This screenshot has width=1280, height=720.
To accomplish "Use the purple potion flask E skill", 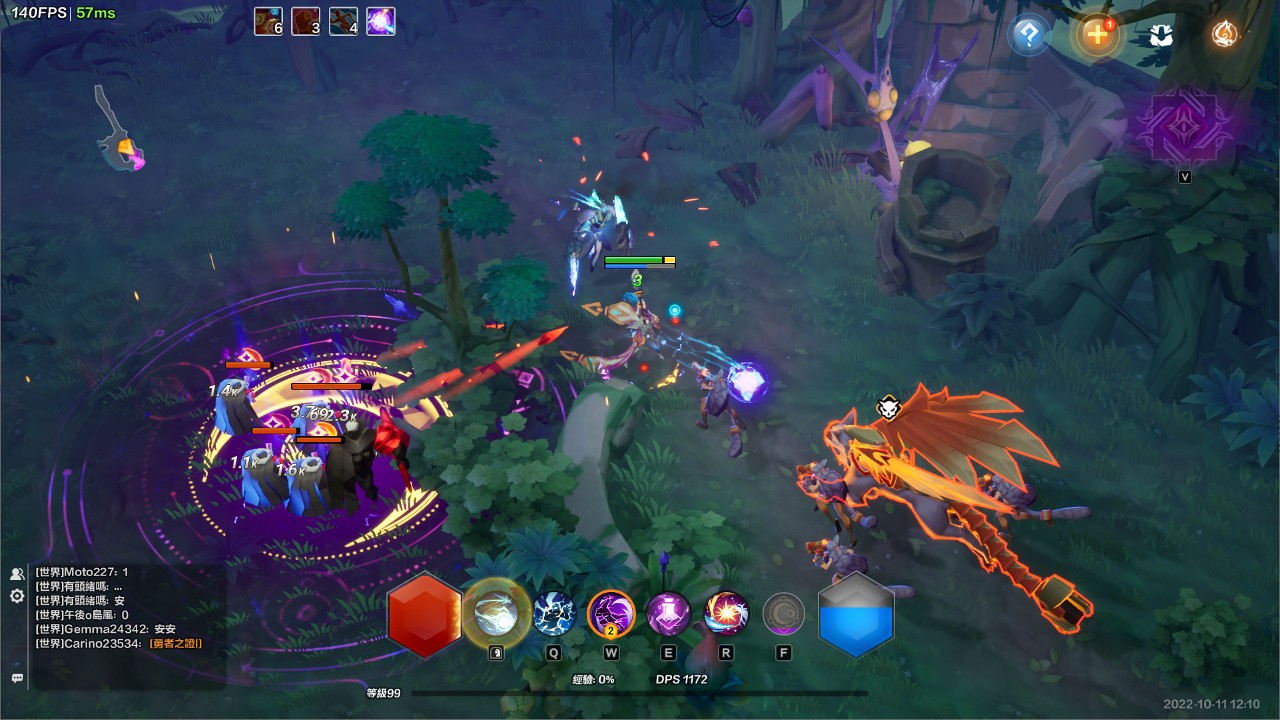I will (668, 613).
